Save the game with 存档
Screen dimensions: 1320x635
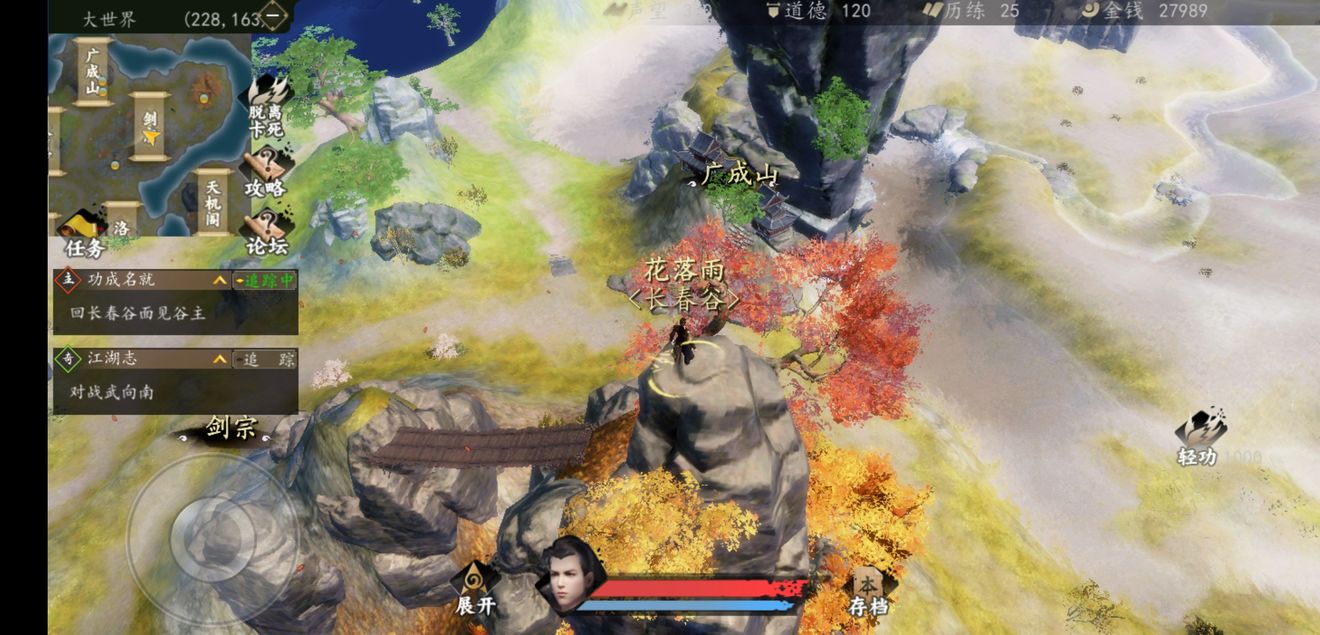coord(868,590)
